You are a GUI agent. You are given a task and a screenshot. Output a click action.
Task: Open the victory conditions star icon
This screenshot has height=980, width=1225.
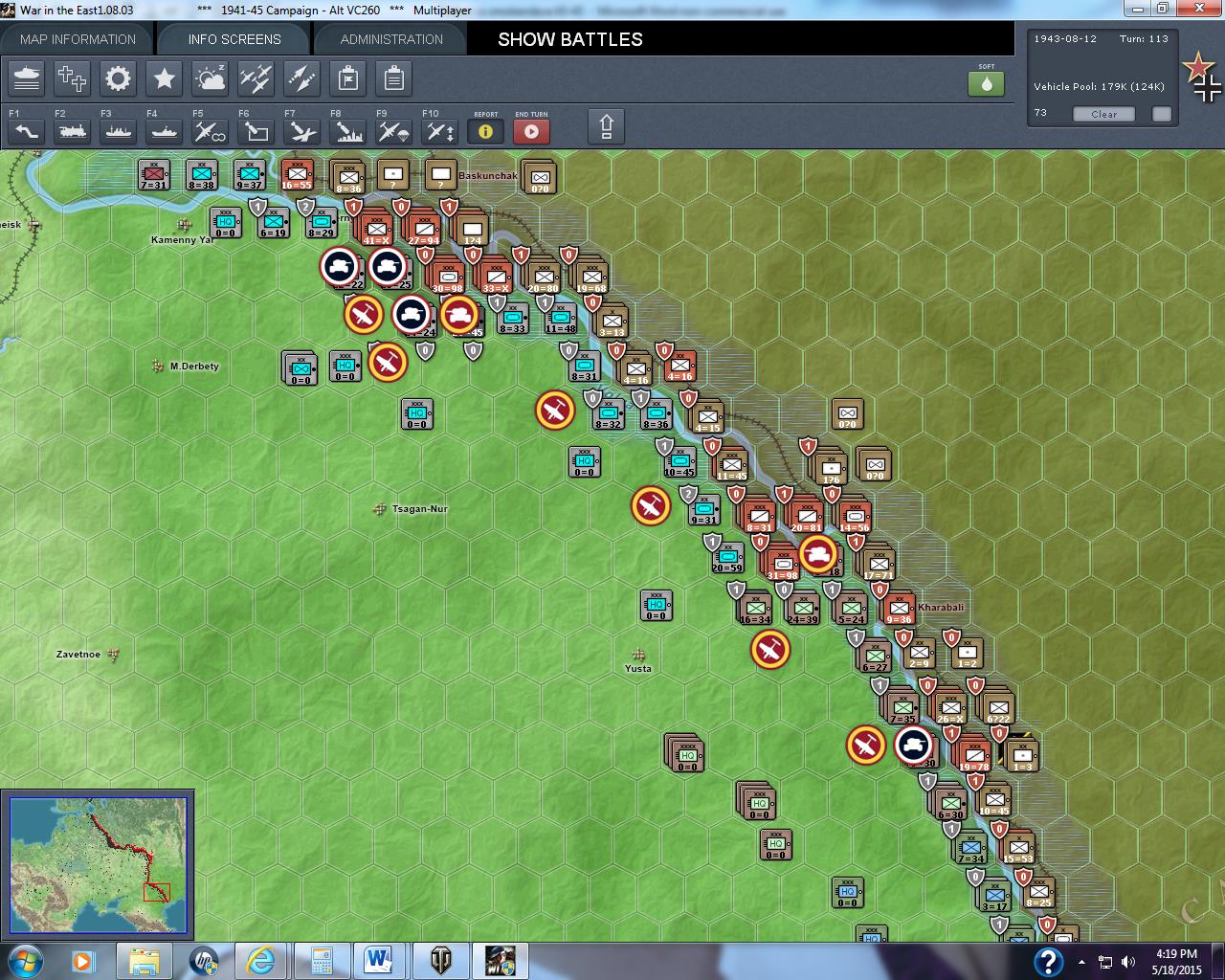[x=164, y=78]
